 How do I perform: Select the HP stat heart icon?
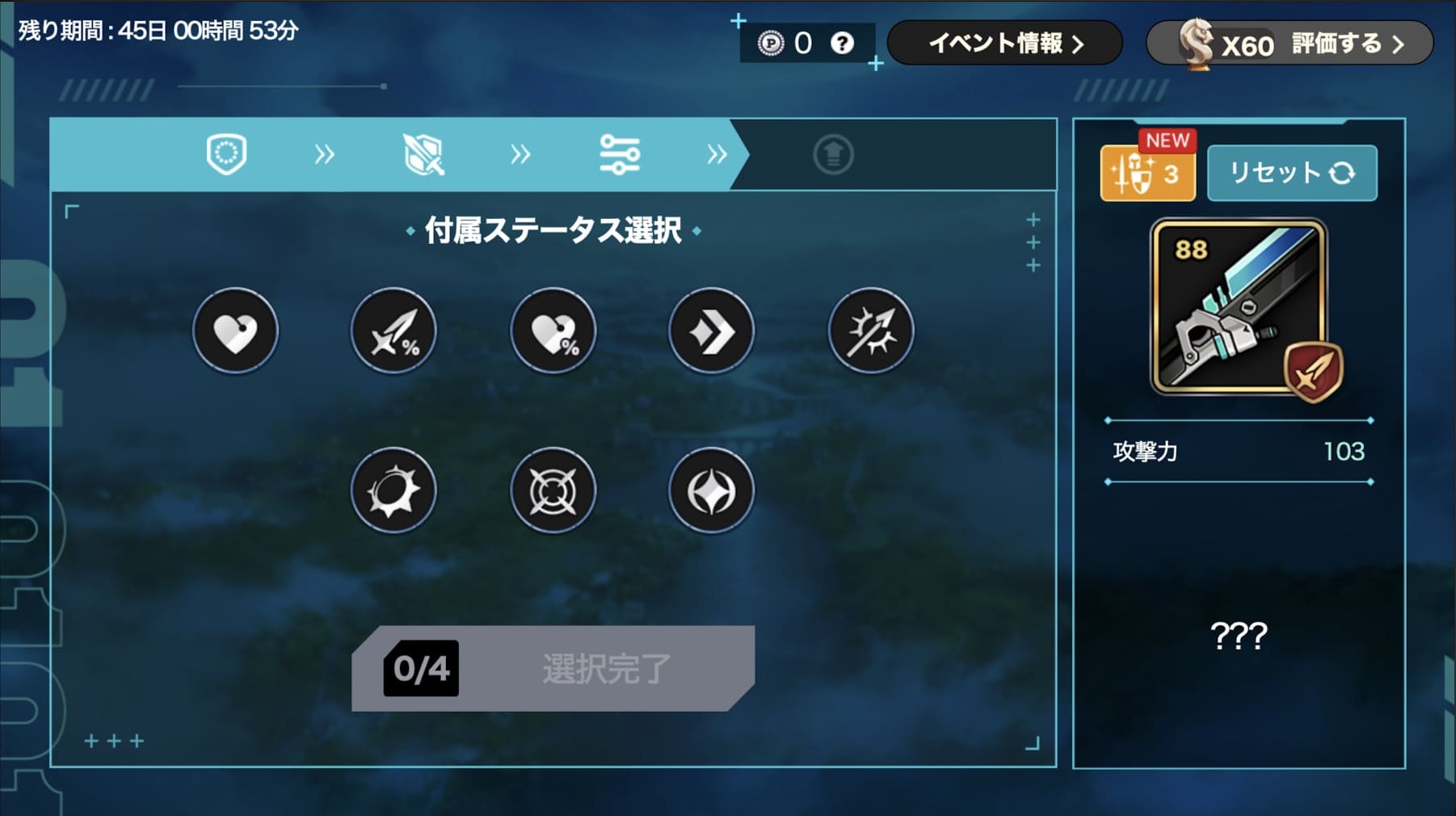tap(235, 330)
